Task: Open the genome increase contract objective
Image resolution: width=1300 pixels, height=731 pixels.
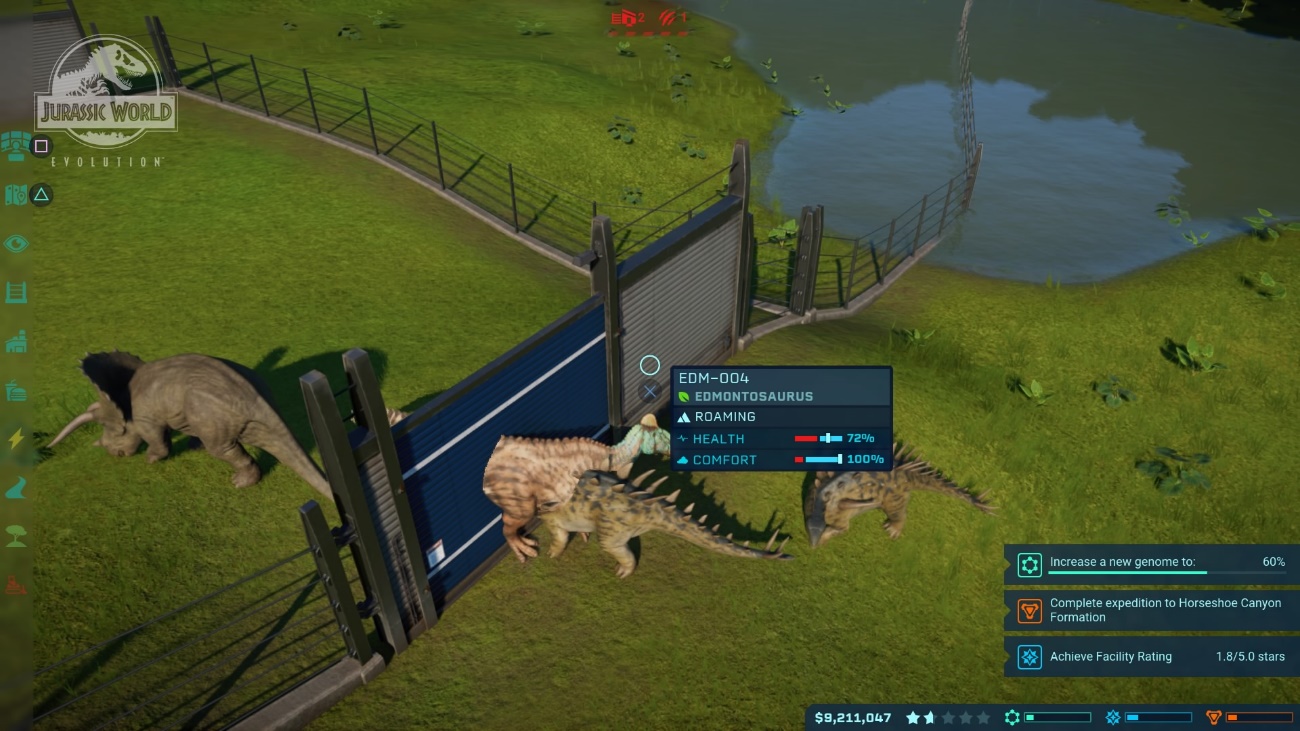Action: pyautogui.click(x=1151, y=564)
